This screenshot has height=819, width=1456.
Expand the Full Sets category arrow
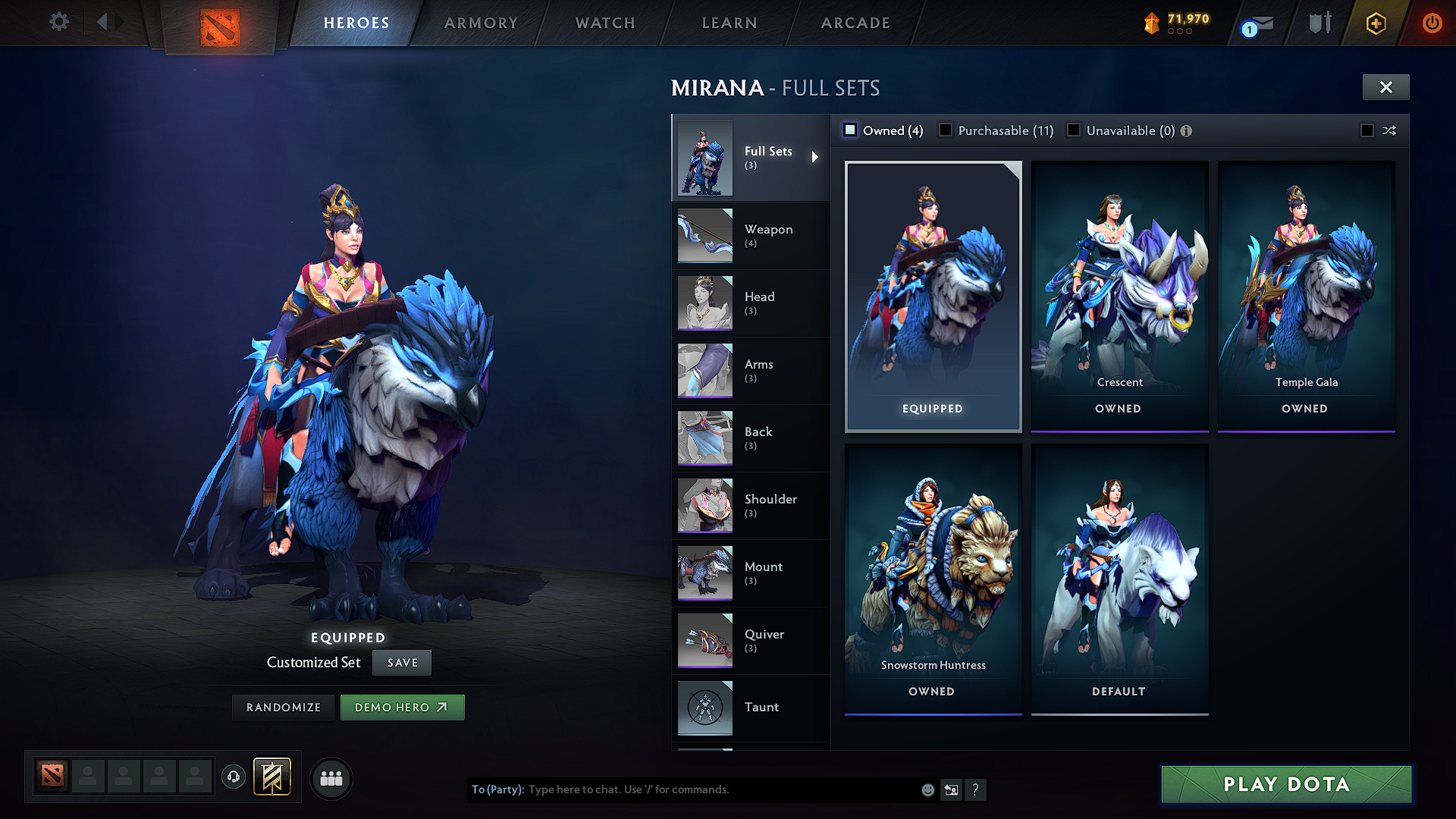click(x=816, y=157)
